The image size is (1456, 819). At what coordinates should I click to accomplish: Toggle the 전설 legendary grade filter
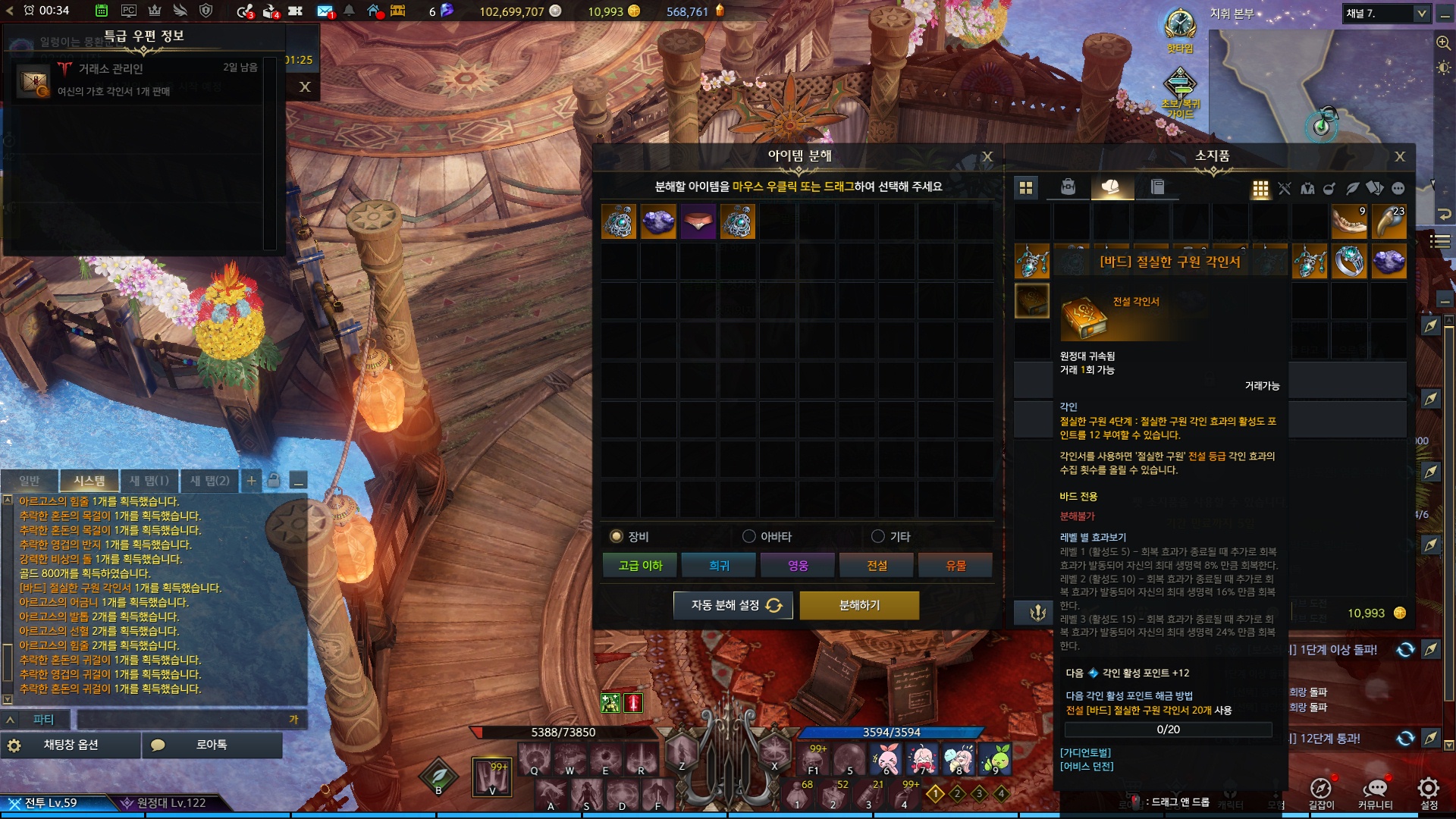[877, 566]
